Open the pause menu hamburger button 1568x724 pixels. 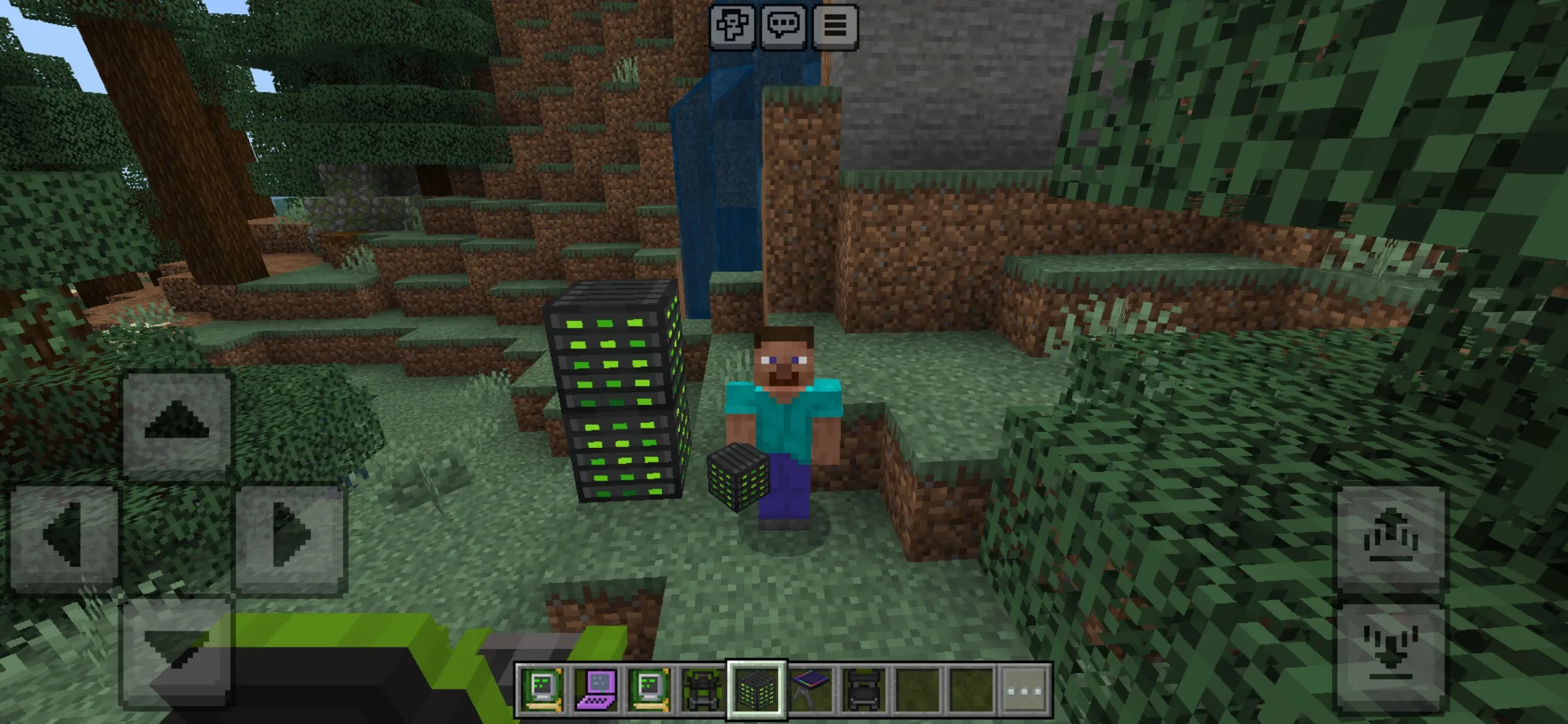(x=835, y=27)
